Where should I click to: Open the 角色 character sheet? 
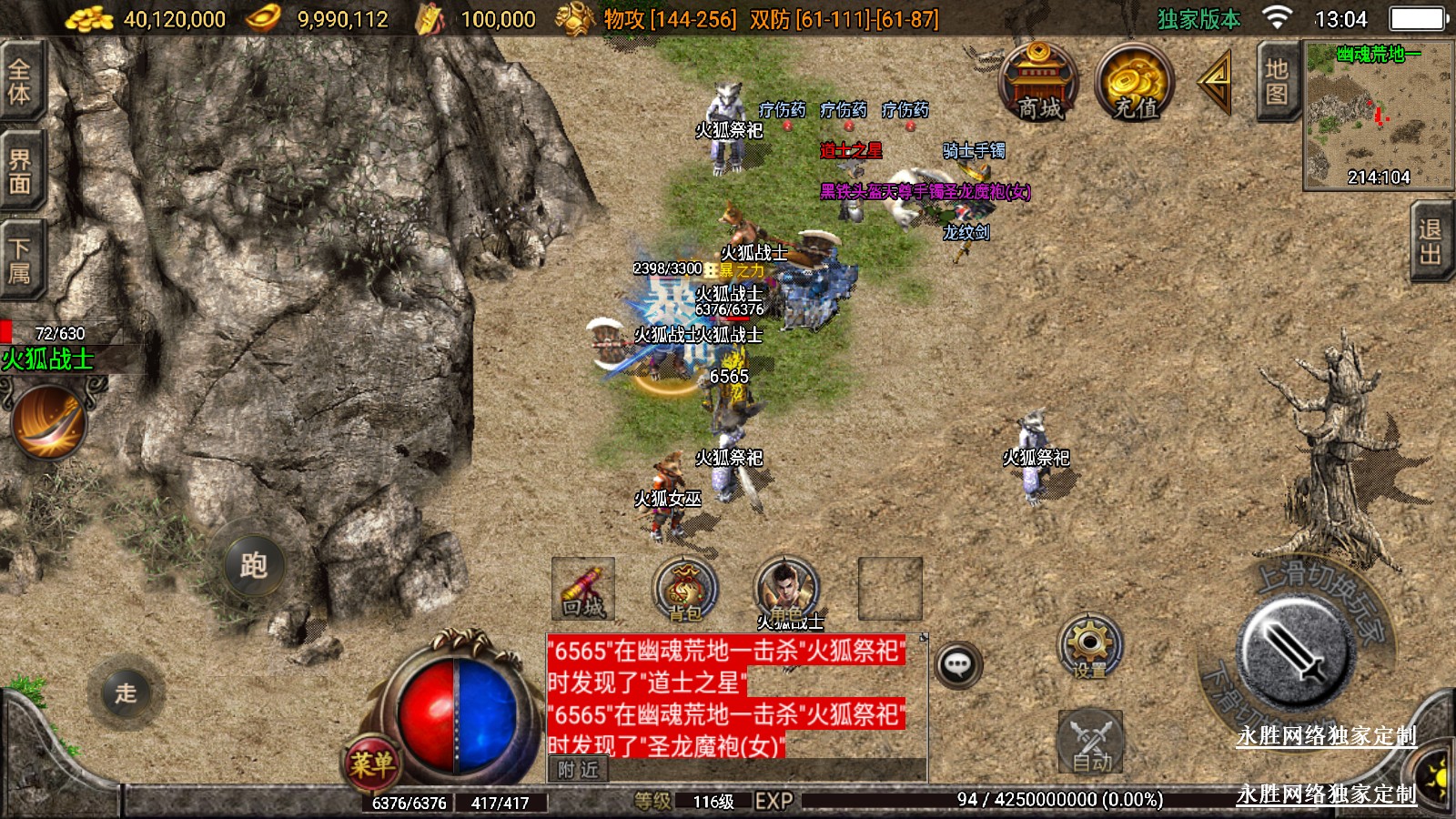pos(787,589)
